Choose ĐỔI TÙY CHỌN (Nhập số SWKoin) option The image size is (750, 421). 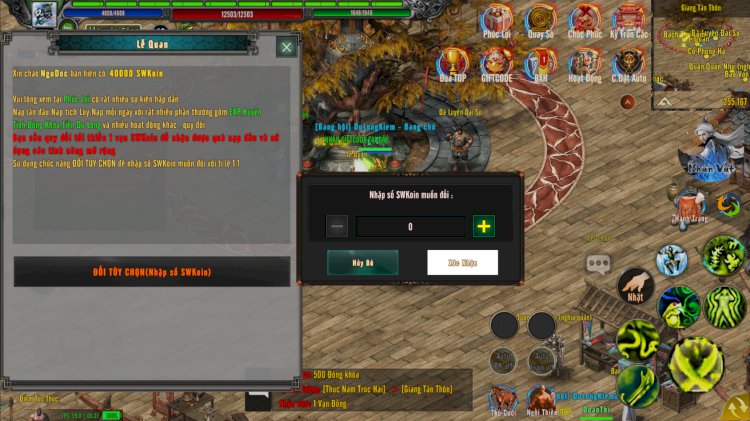(152, 271)
